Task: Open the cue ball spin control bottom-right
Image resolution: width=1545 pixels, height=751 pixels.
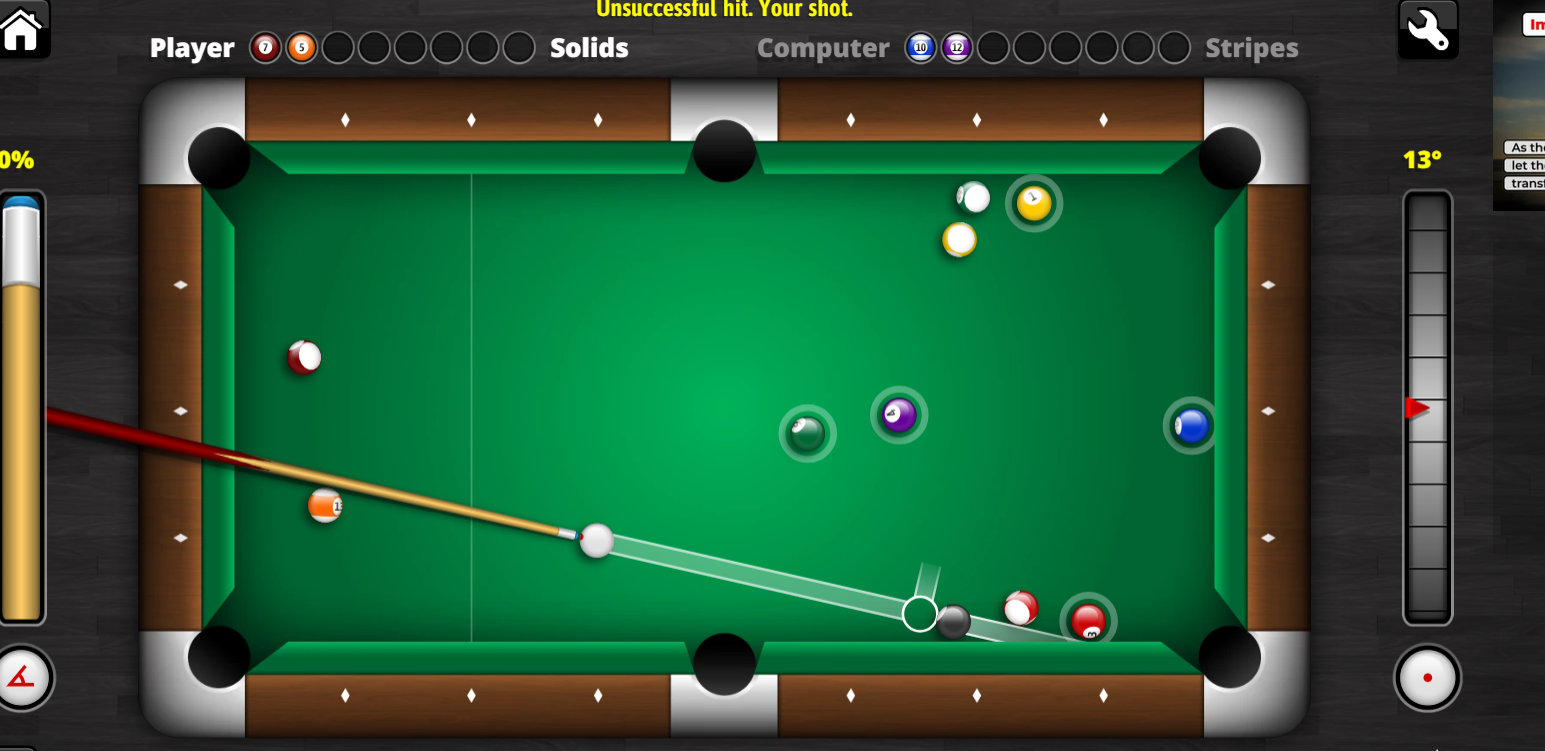Action: tap(1427, 677)
